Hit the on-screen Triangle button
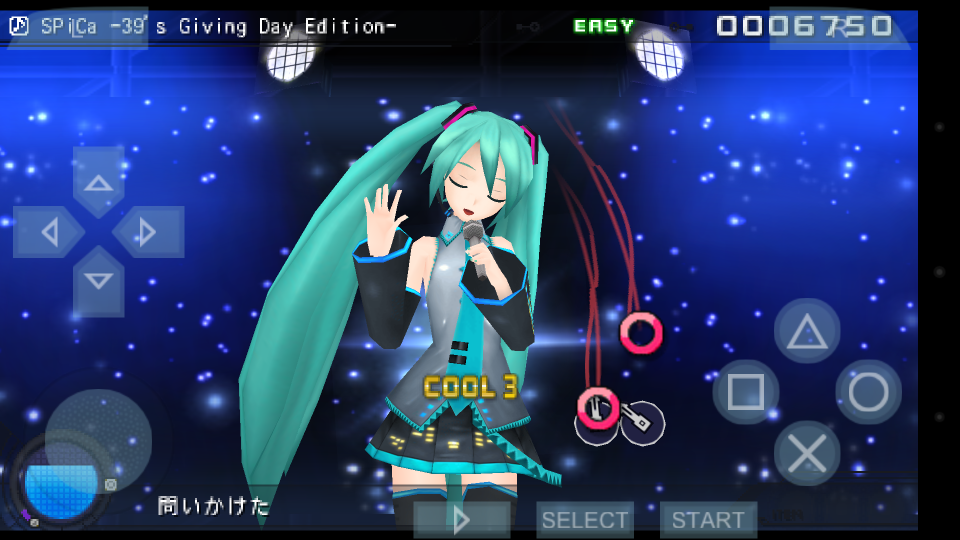This screenshot has height=540, width=960. (807, 331)
